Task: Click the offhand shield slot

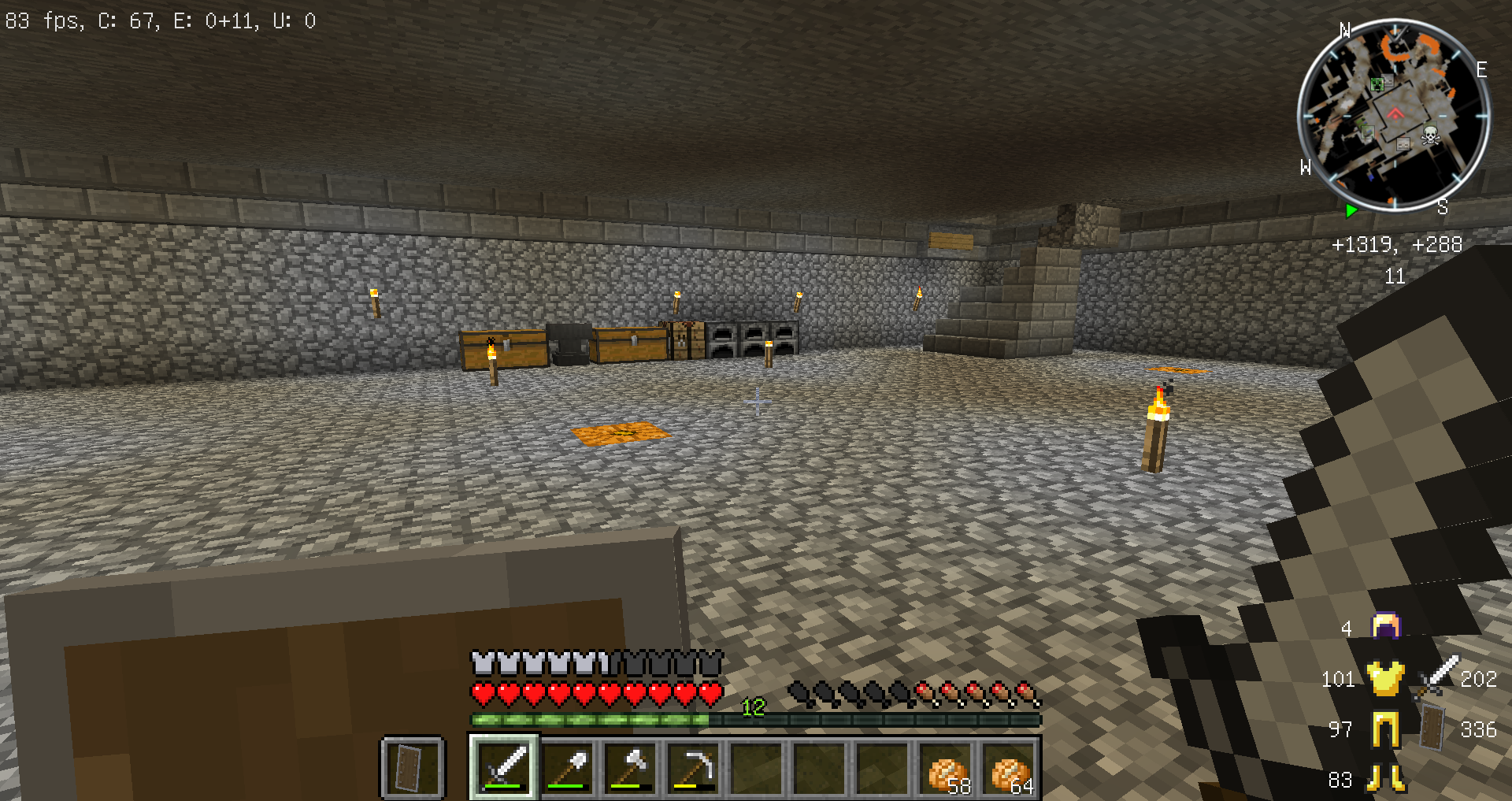Action: 412,767
